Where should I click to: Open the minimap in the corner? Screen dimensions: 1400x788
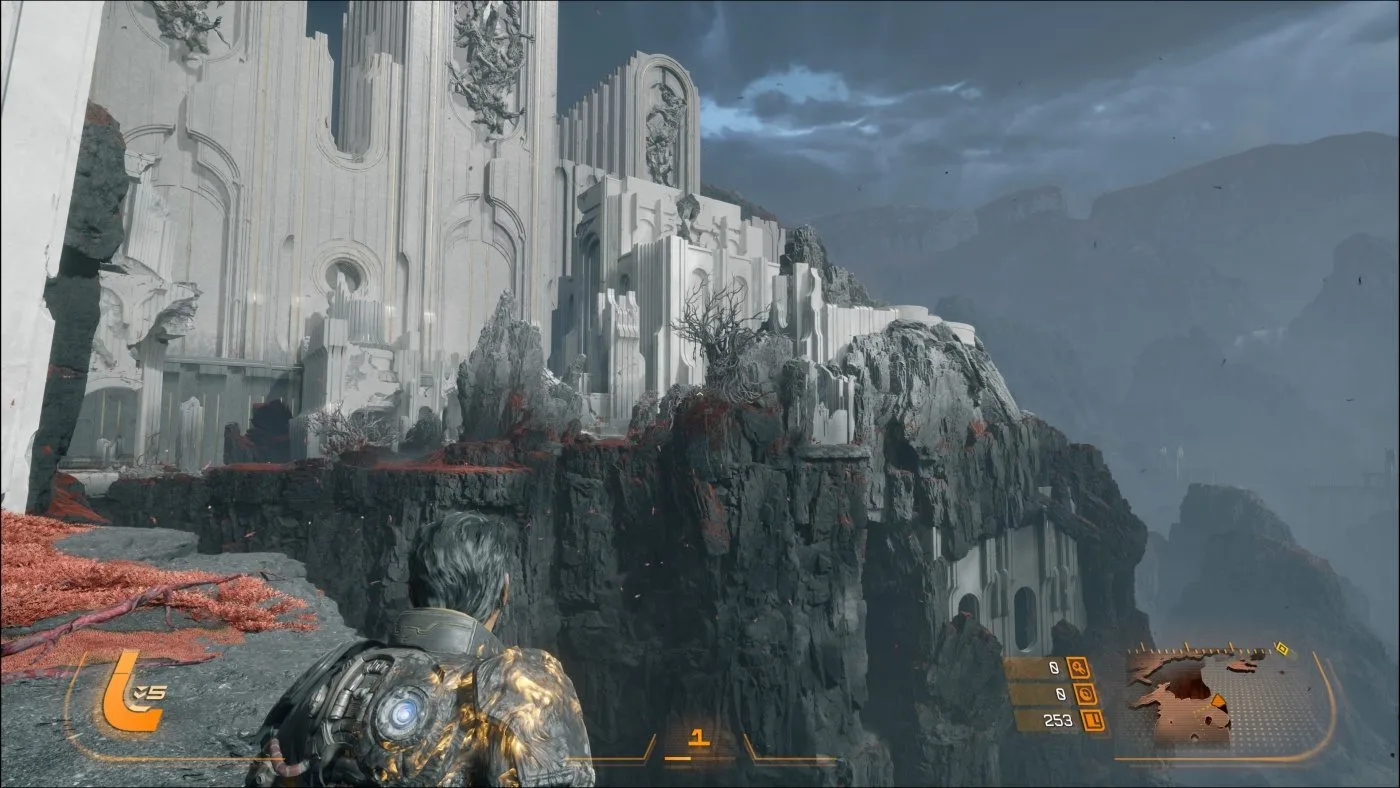pyautogui.click(x=1220, y=696)
